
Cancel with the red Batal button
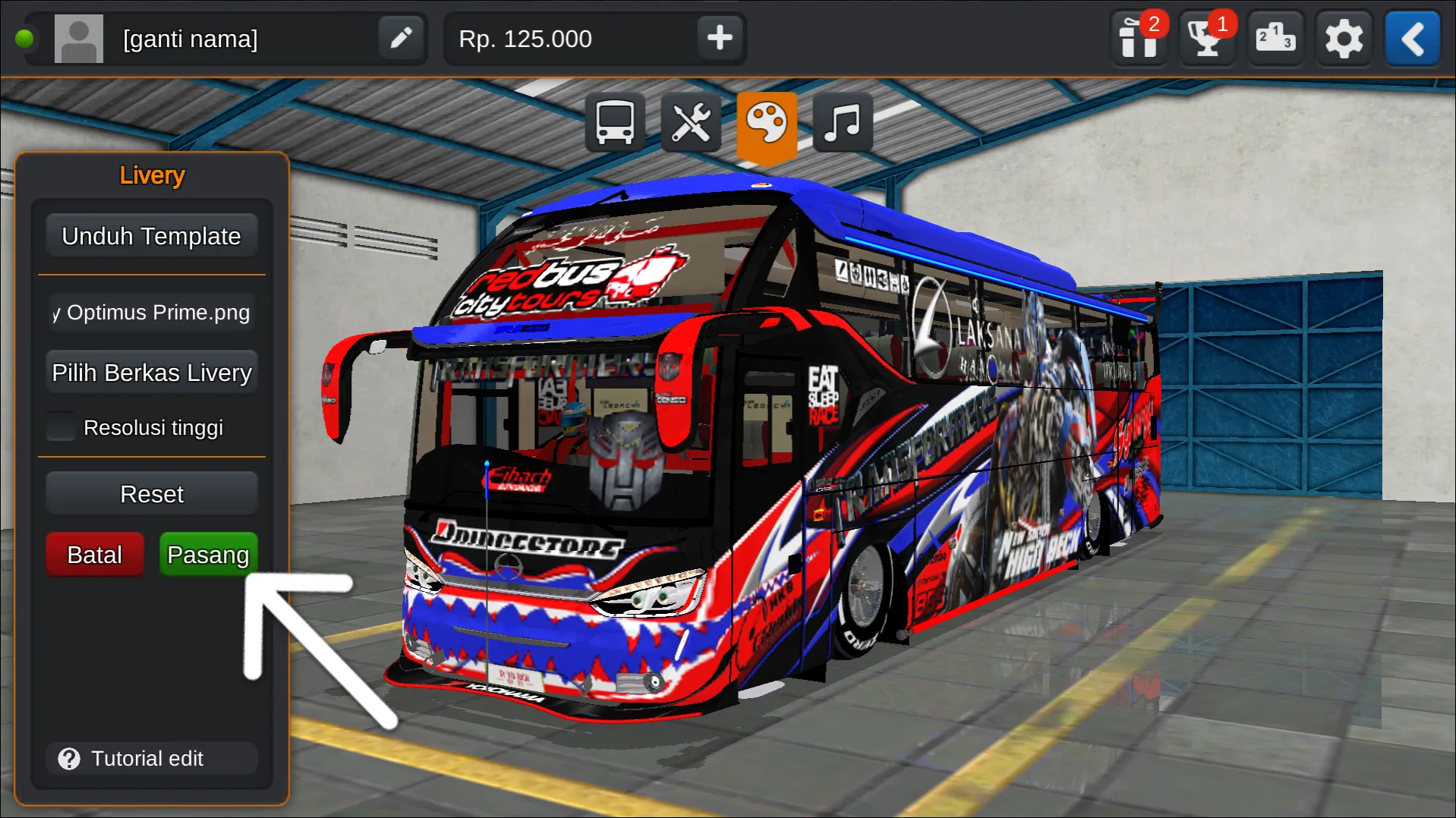point(94,554)
